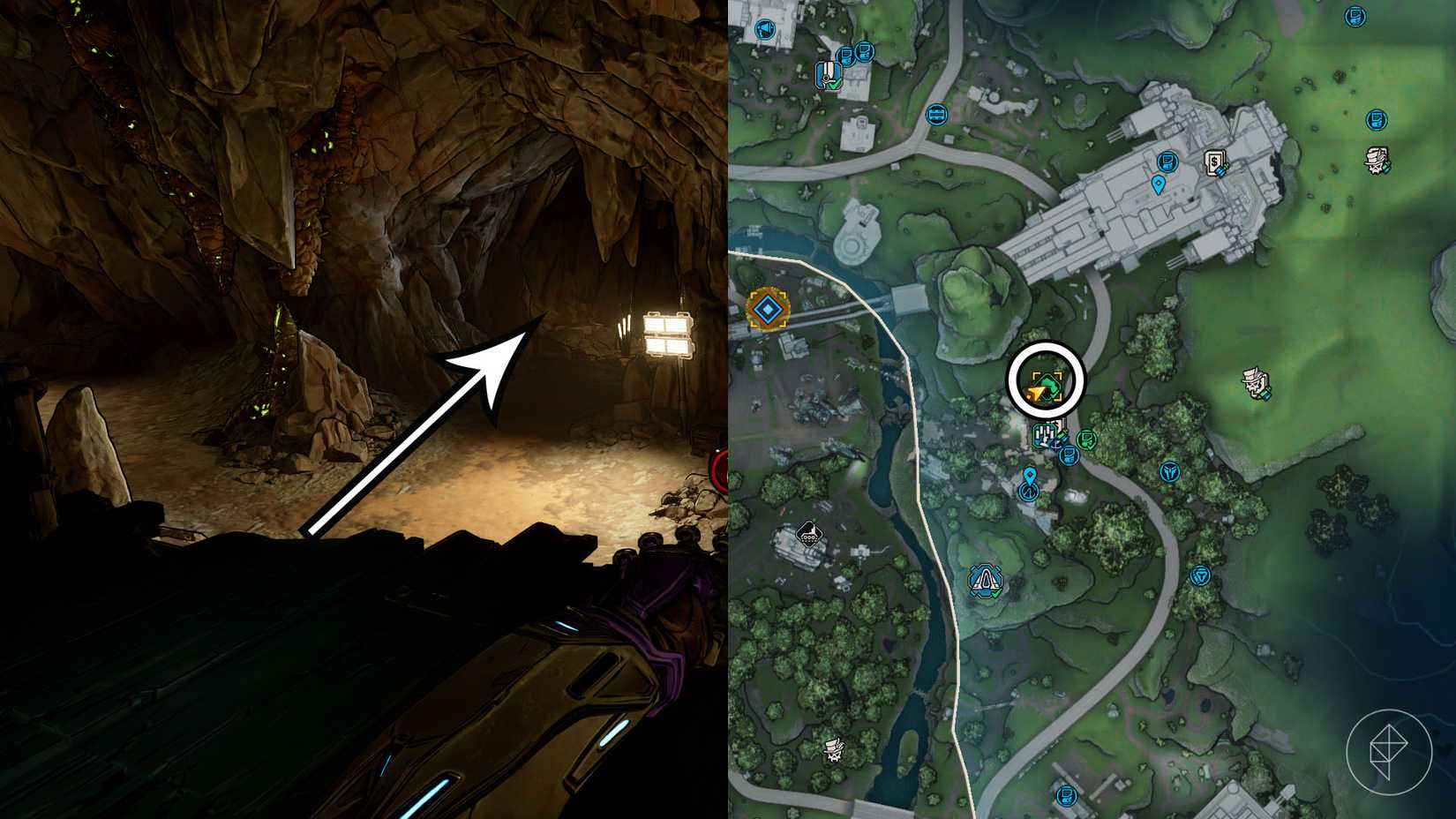Click the bridge crossing icon on the upper road
This screenshot has height=819, width=1456.
click(935, 113)
